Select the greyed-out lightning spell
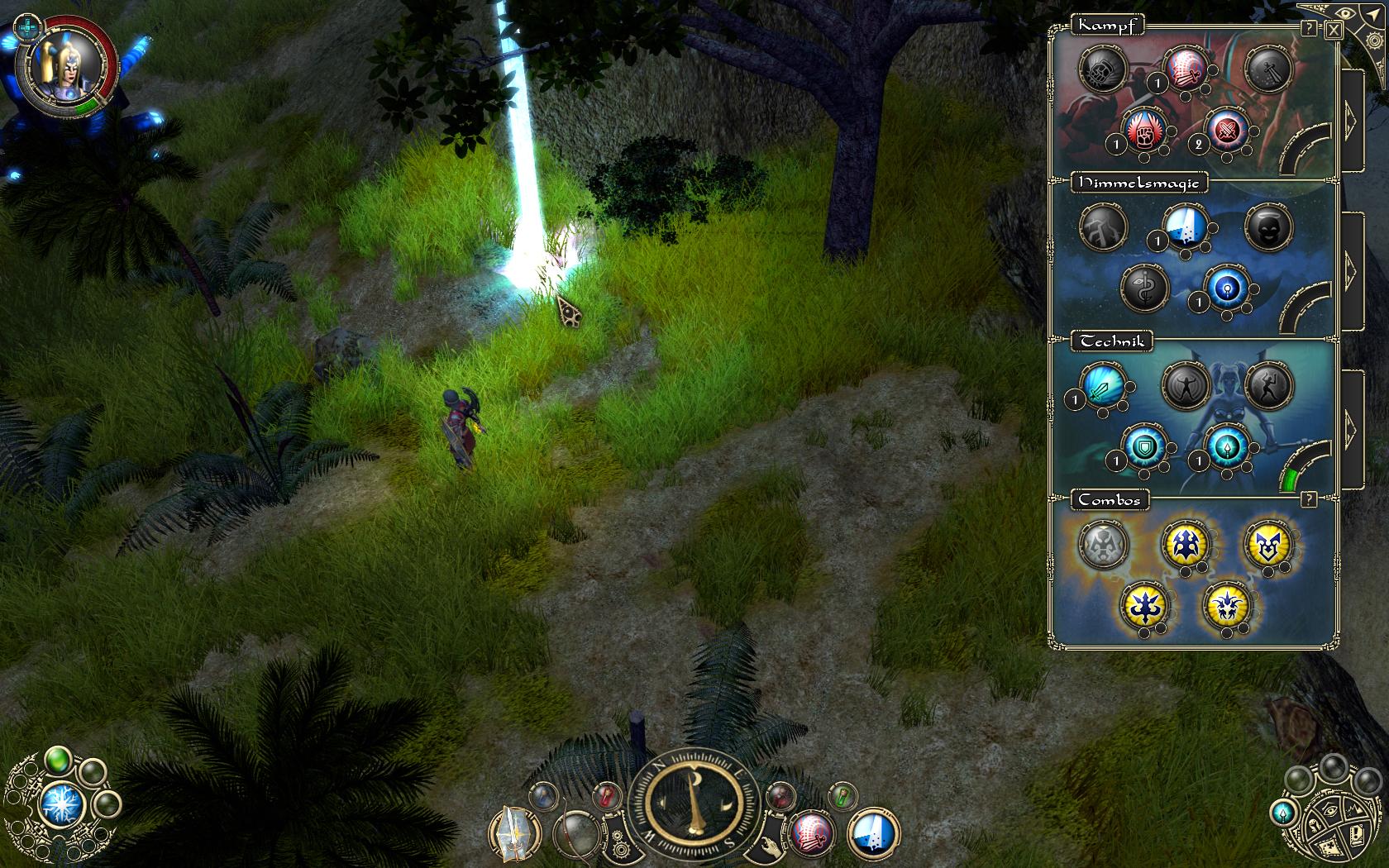The image size is (1389, 868). point(1103,227)
